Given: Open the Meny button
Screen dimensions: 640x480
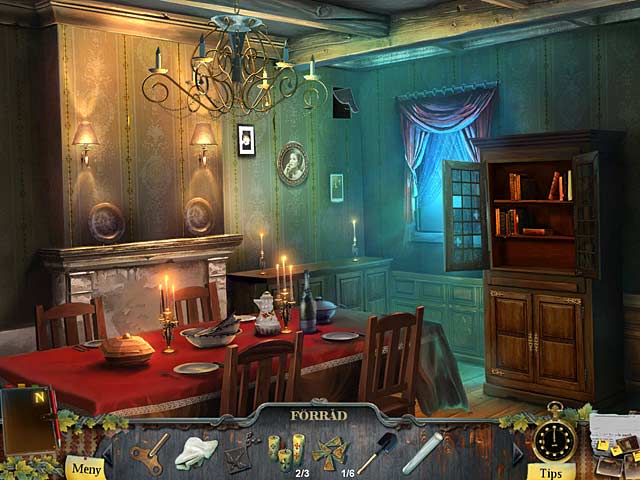Looking at the screenshot, I should point(85,468).
